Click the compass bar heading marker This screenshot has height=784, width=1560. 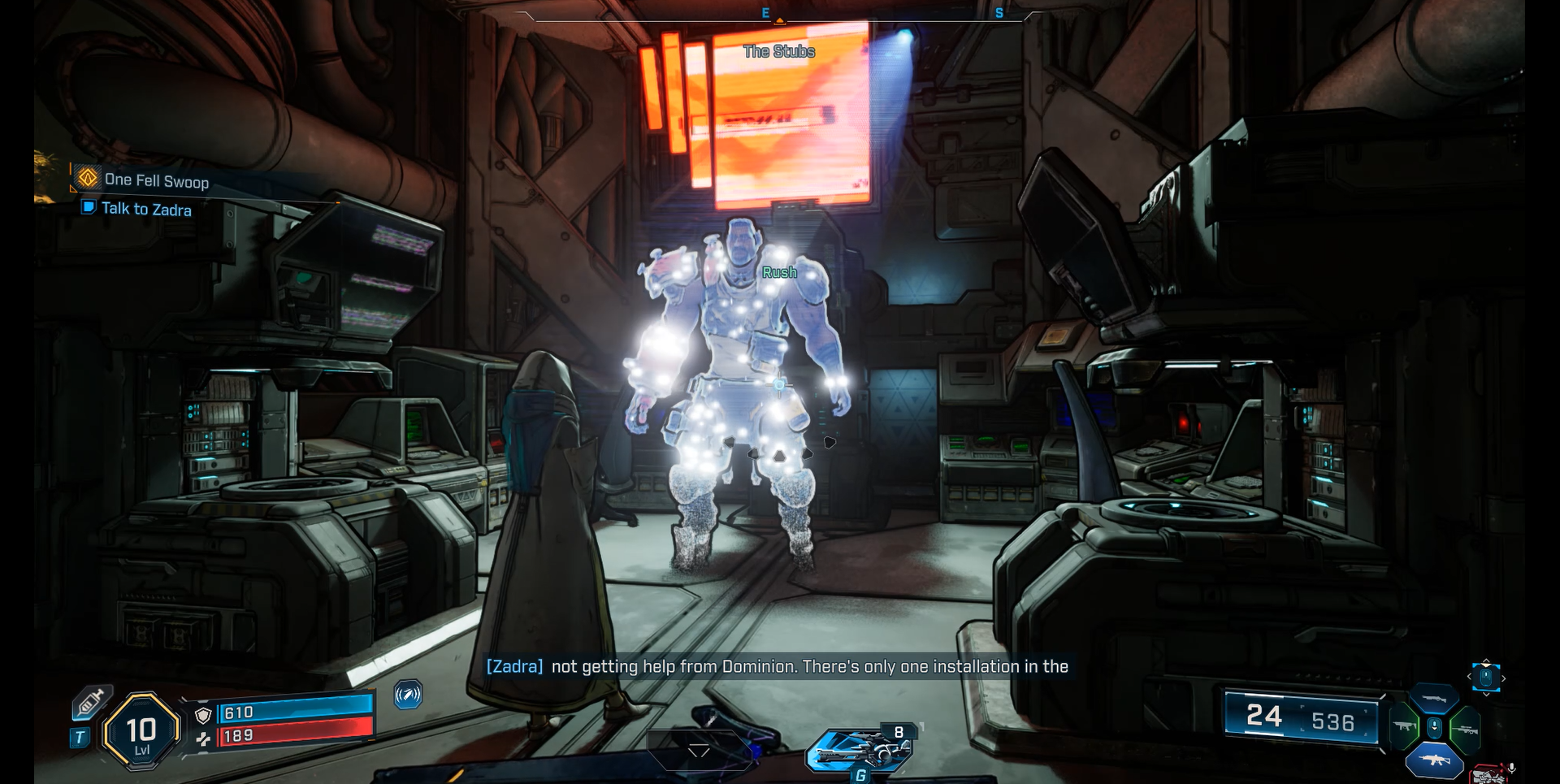pyautogui.click(x=779, y=19)
